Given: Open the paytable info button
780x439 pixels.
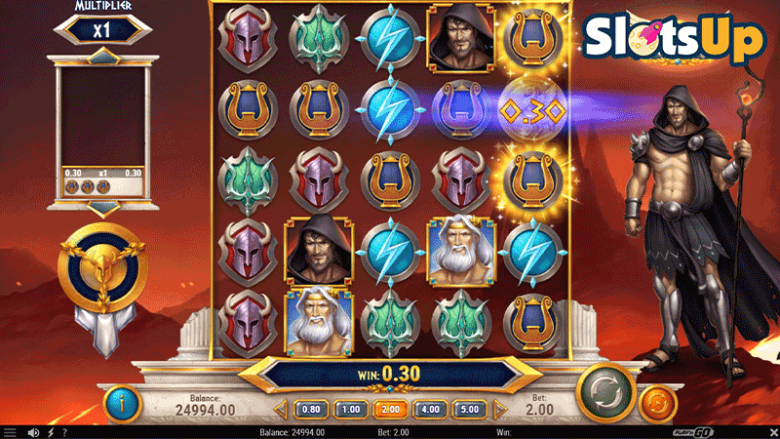Looking at the screenshot, I should (123, 403).
